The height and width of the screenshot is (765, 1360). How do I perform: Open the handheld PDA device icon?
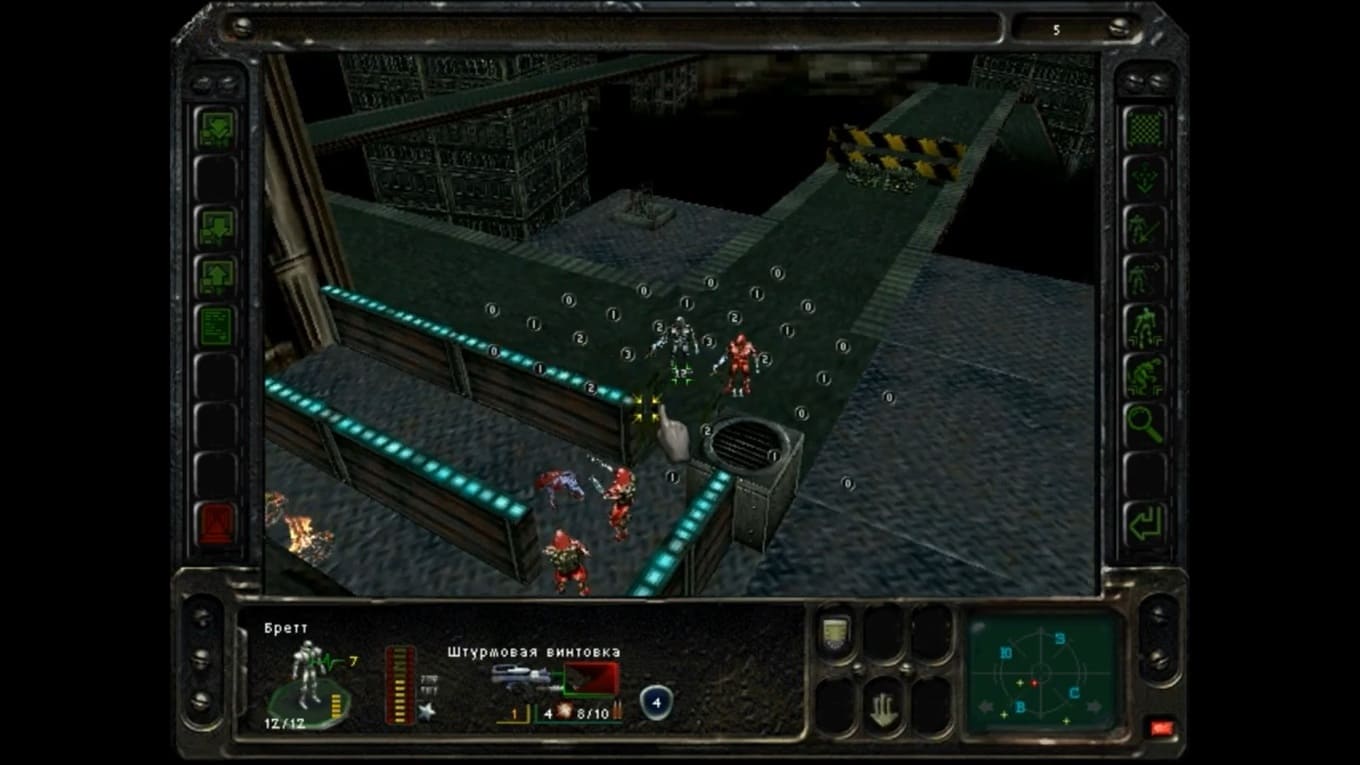tap(836, 634)
